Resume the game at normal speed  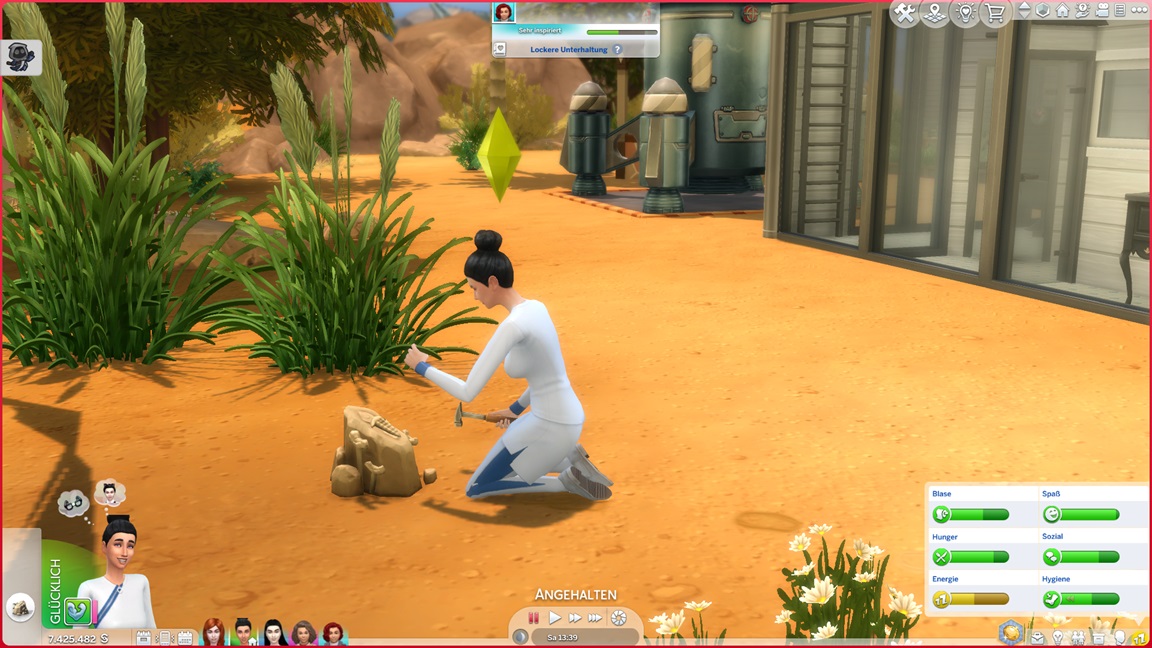coord(555,619)
